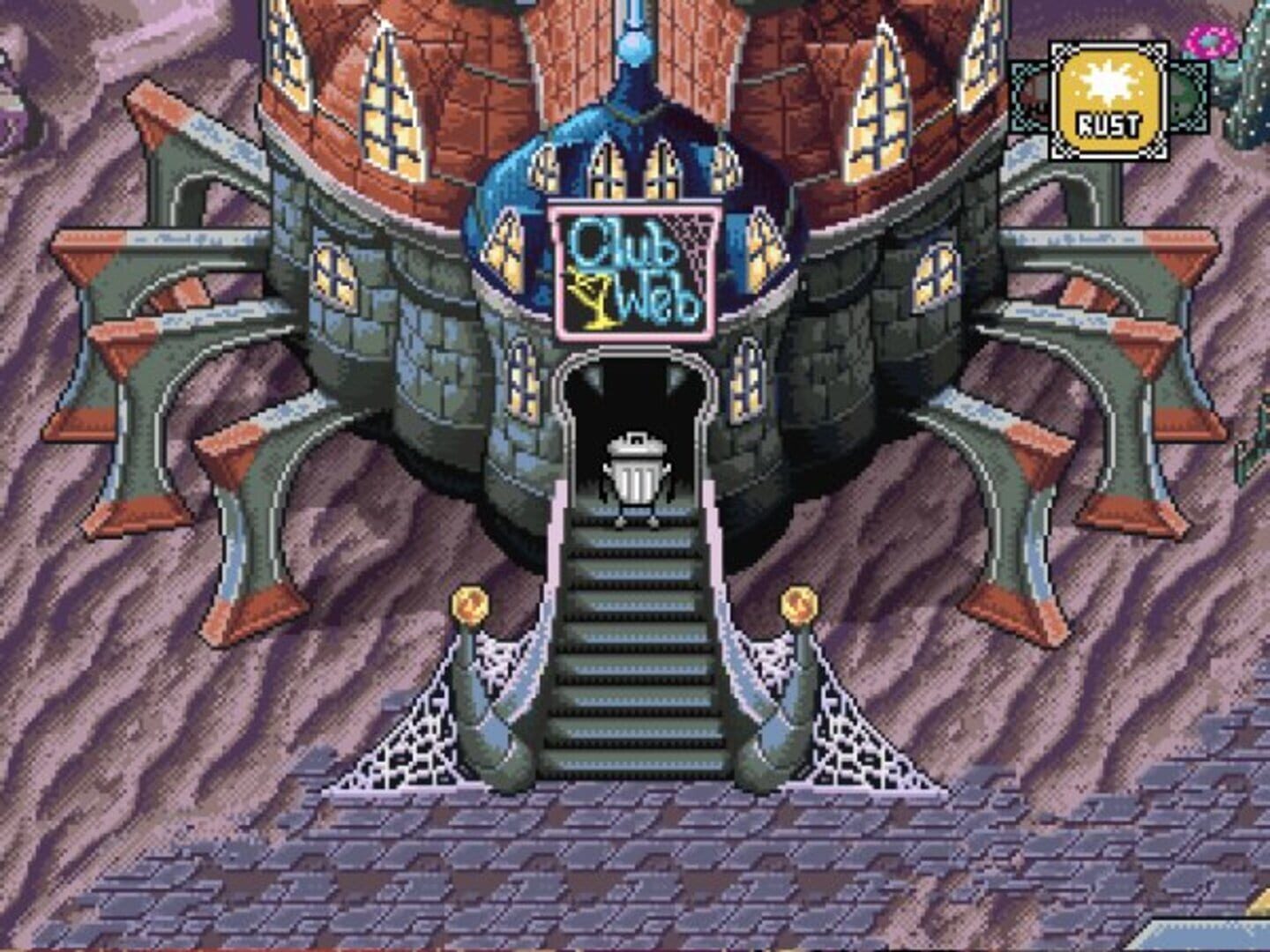
Task: Click the pink ring shape in the top-right corner
Action: pos(1210,39)
